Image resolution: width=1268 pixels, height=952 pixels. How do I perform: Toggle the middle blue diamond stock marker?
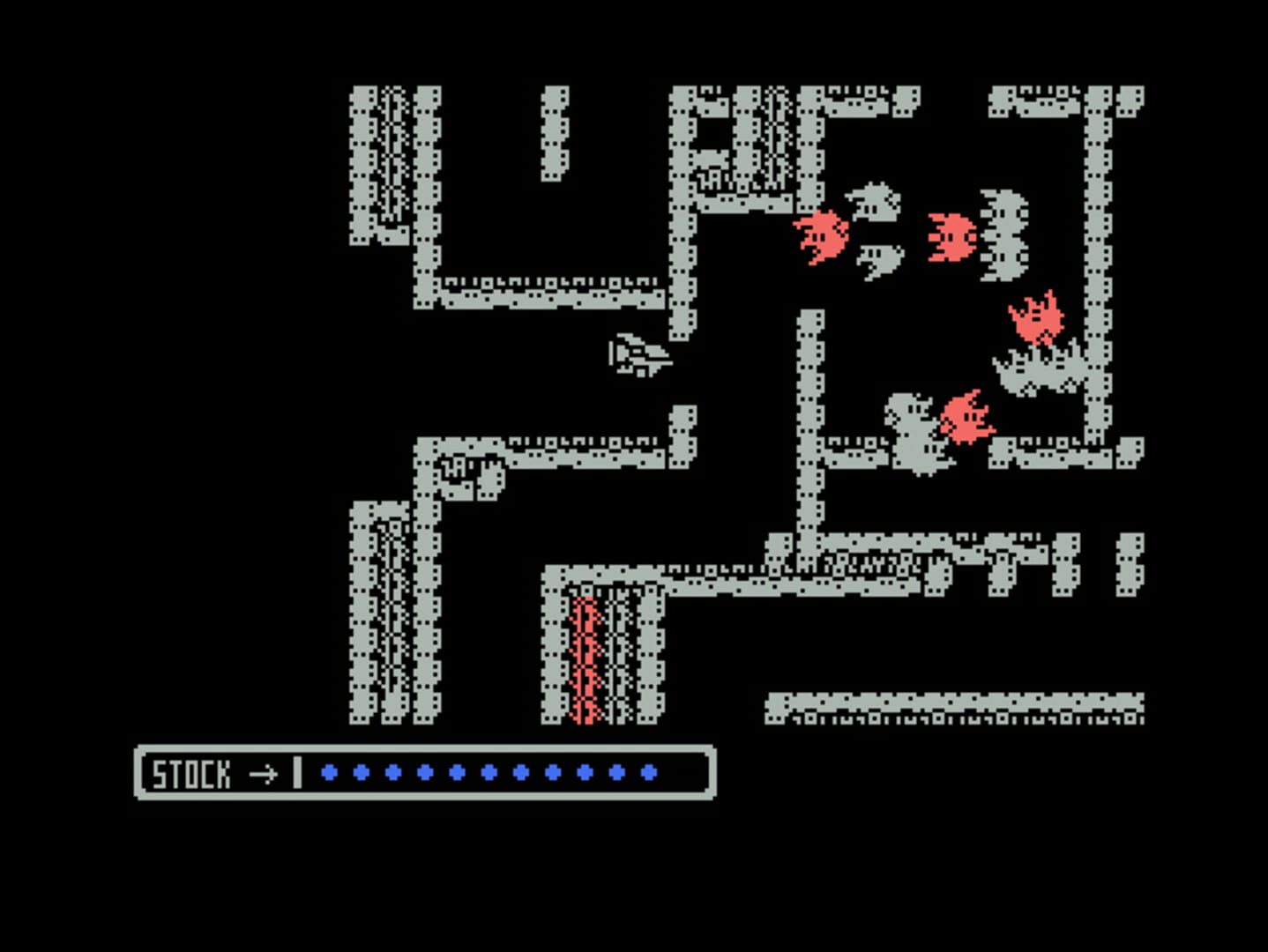point(489,773)
